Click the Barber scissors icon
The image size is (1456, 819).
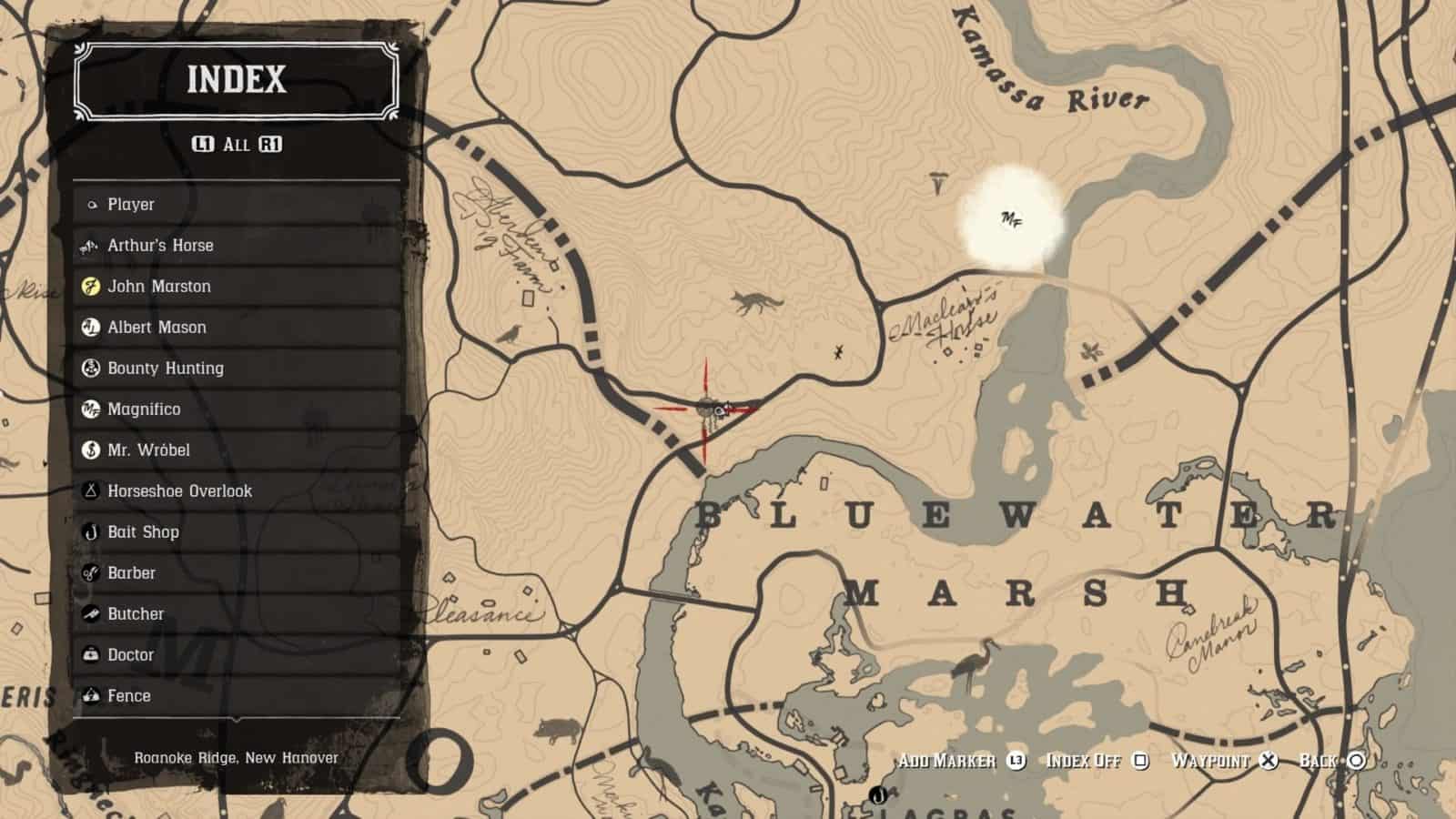pos(88,572)
